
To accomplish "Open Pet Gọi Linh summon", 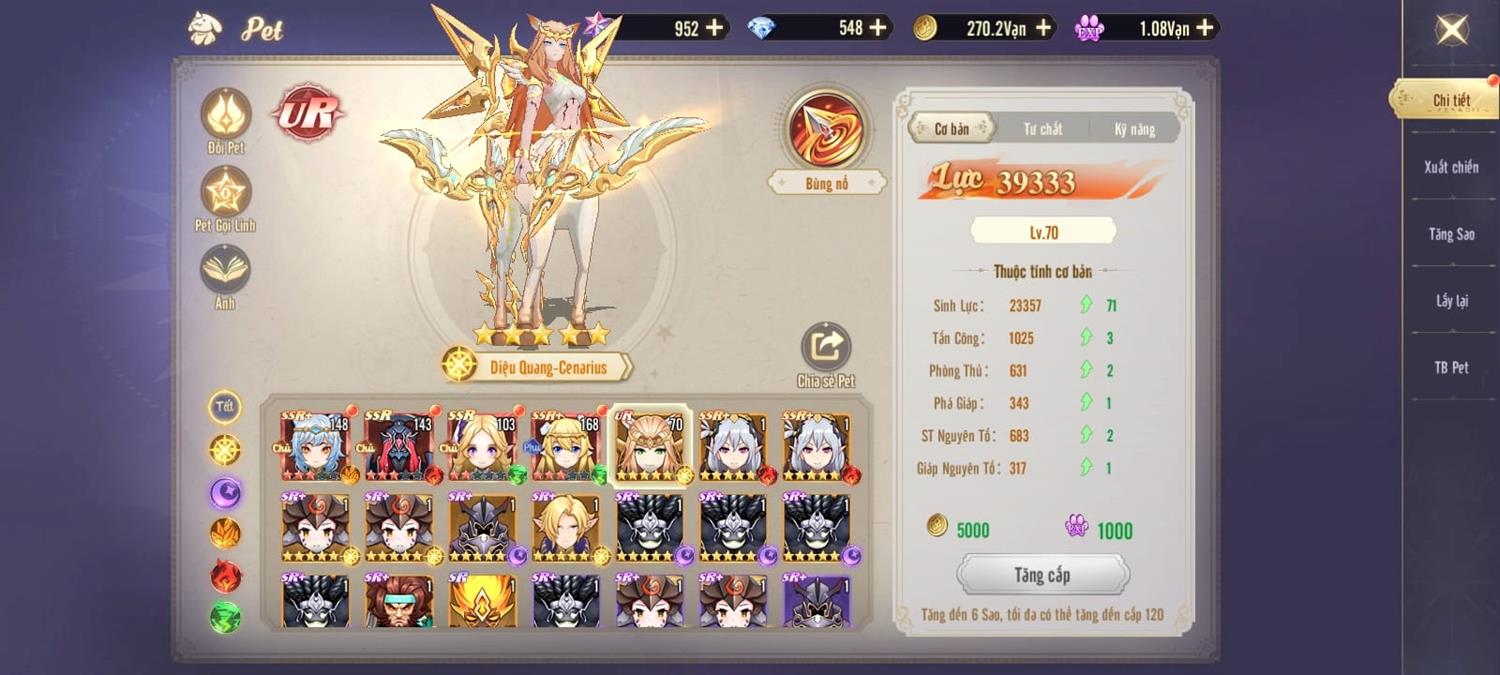I will coord(226,192).
